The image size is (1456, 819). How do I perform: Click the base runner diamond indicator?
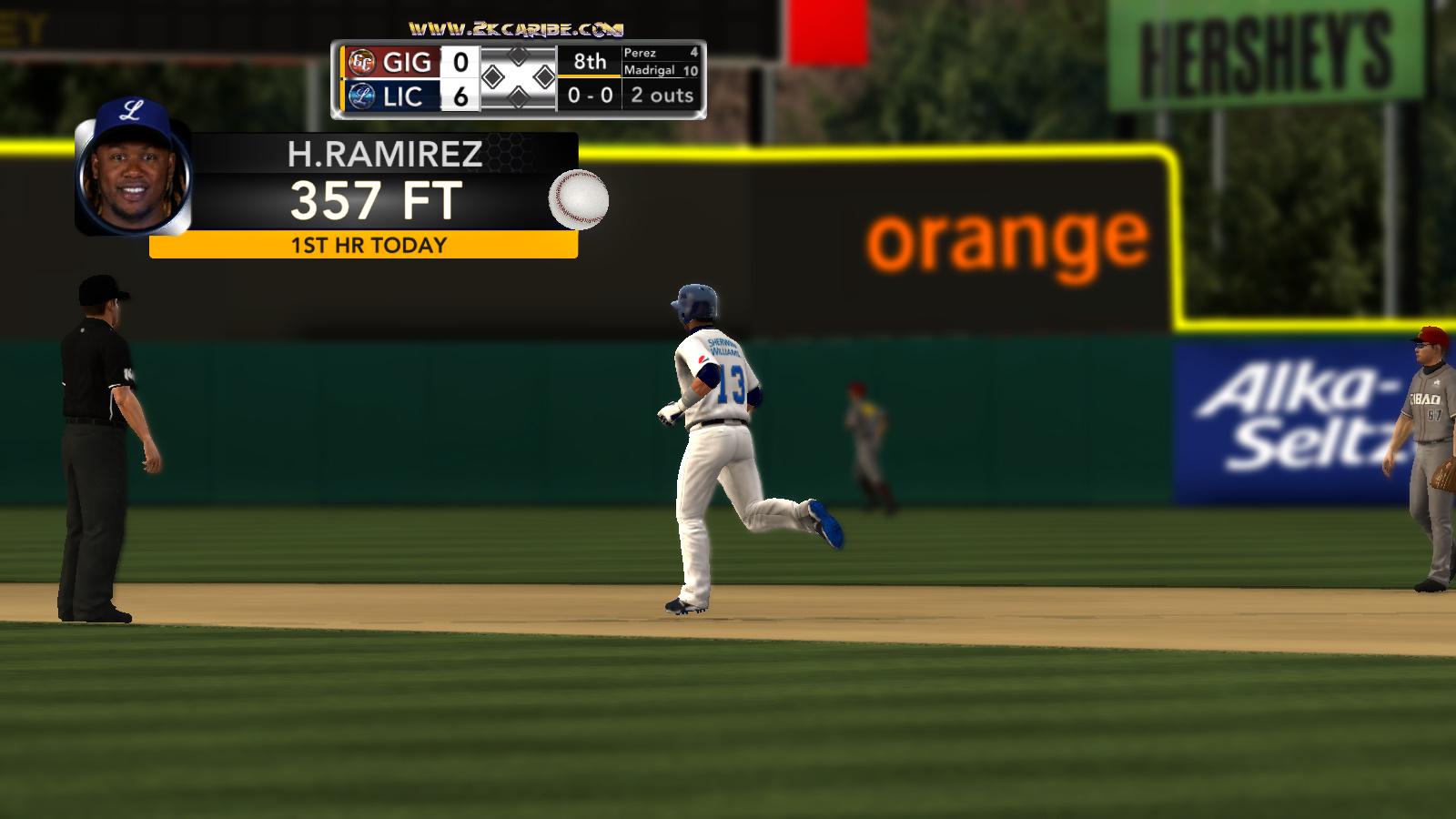518,78
